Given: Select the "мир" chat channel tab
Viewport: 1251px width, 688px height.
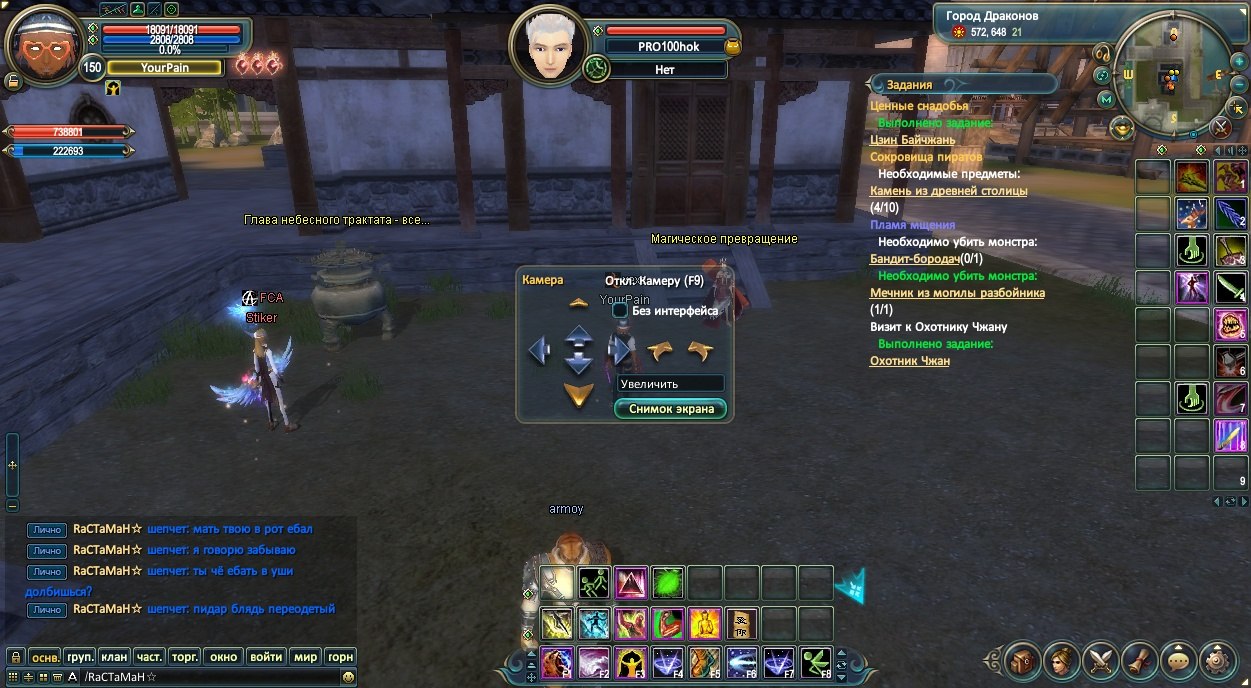Looking at the screenshot, I should coord(305,657).
